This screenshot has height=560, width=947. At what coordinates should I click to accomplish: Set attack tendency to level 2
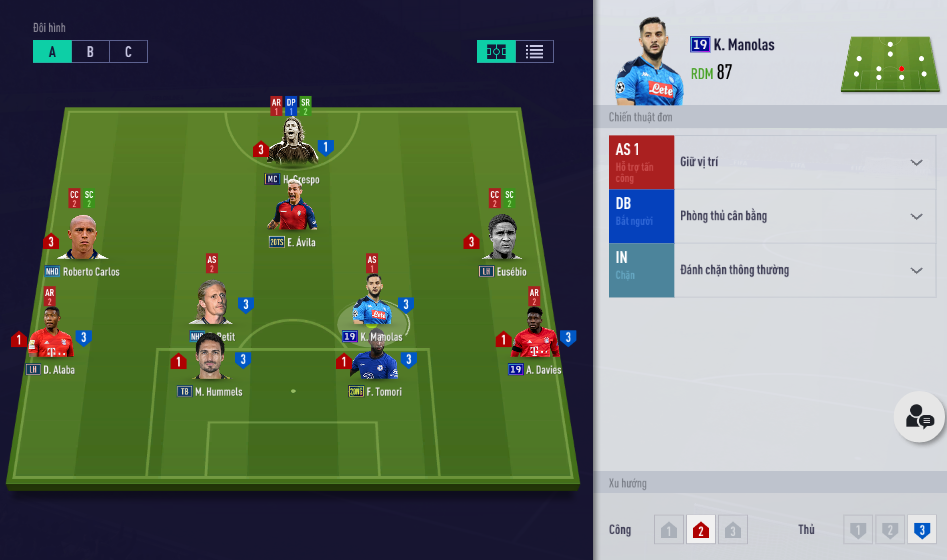tap(700, 529)
